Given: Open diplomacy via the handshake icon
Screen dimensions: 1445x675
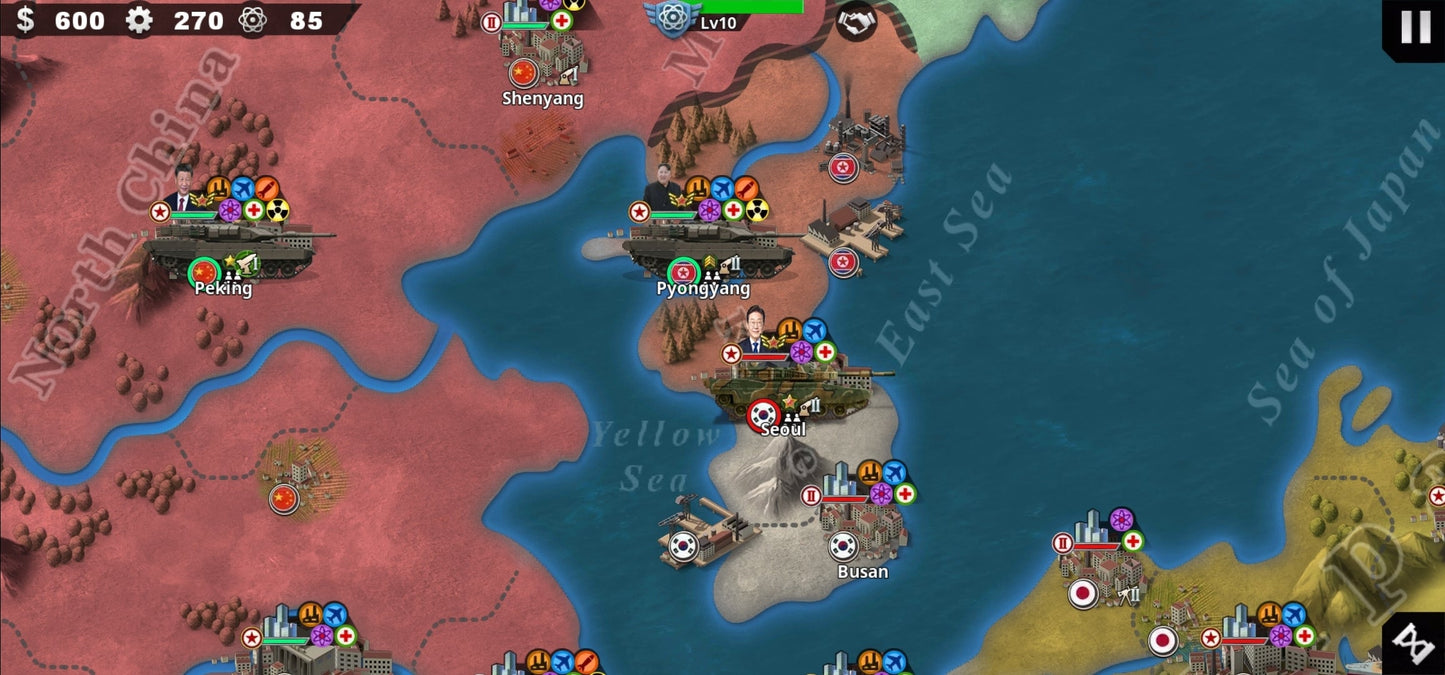Looking at the screenshot, I should point(856,21).
